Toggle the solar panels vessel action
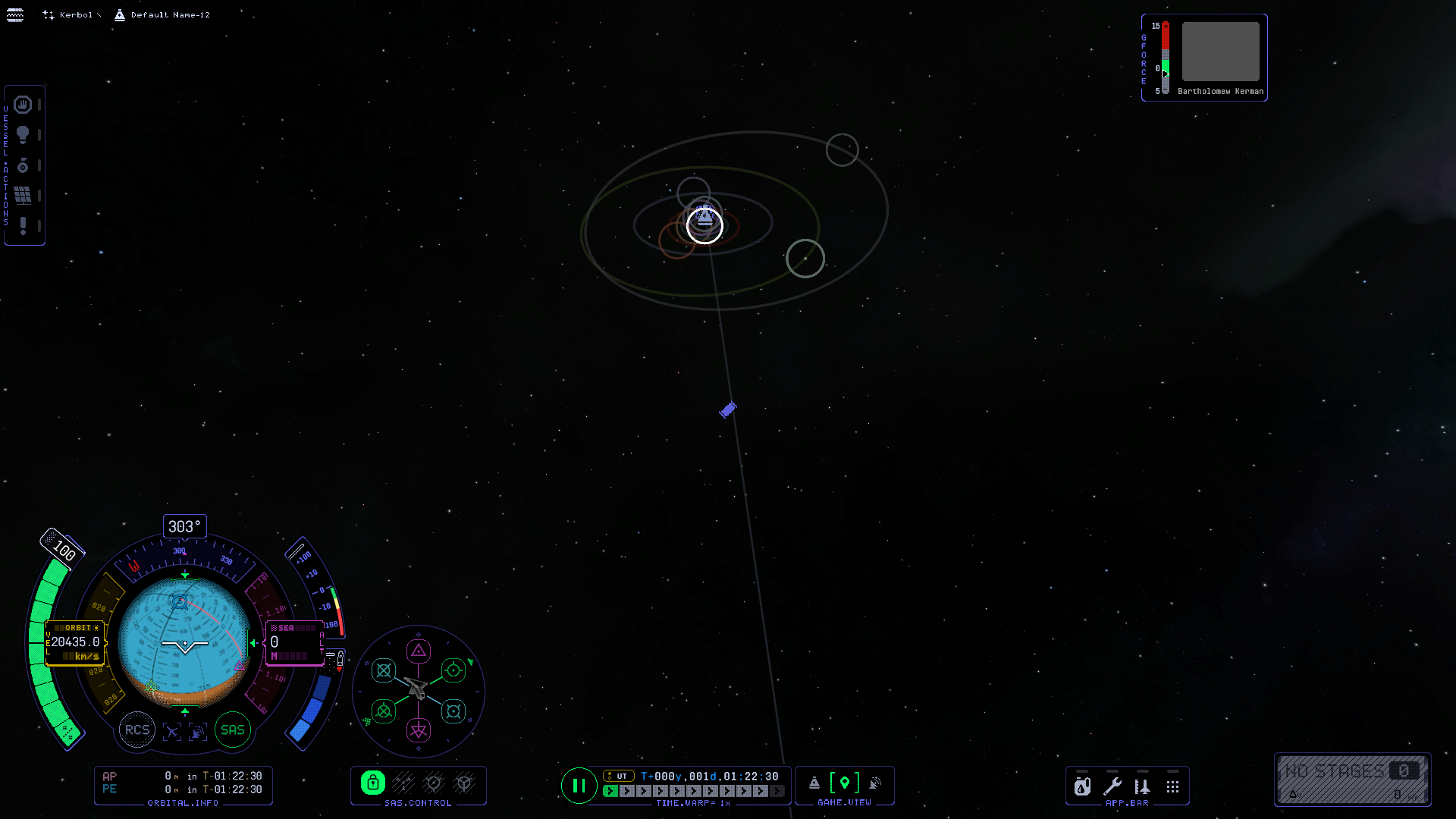 coord(23,196)
